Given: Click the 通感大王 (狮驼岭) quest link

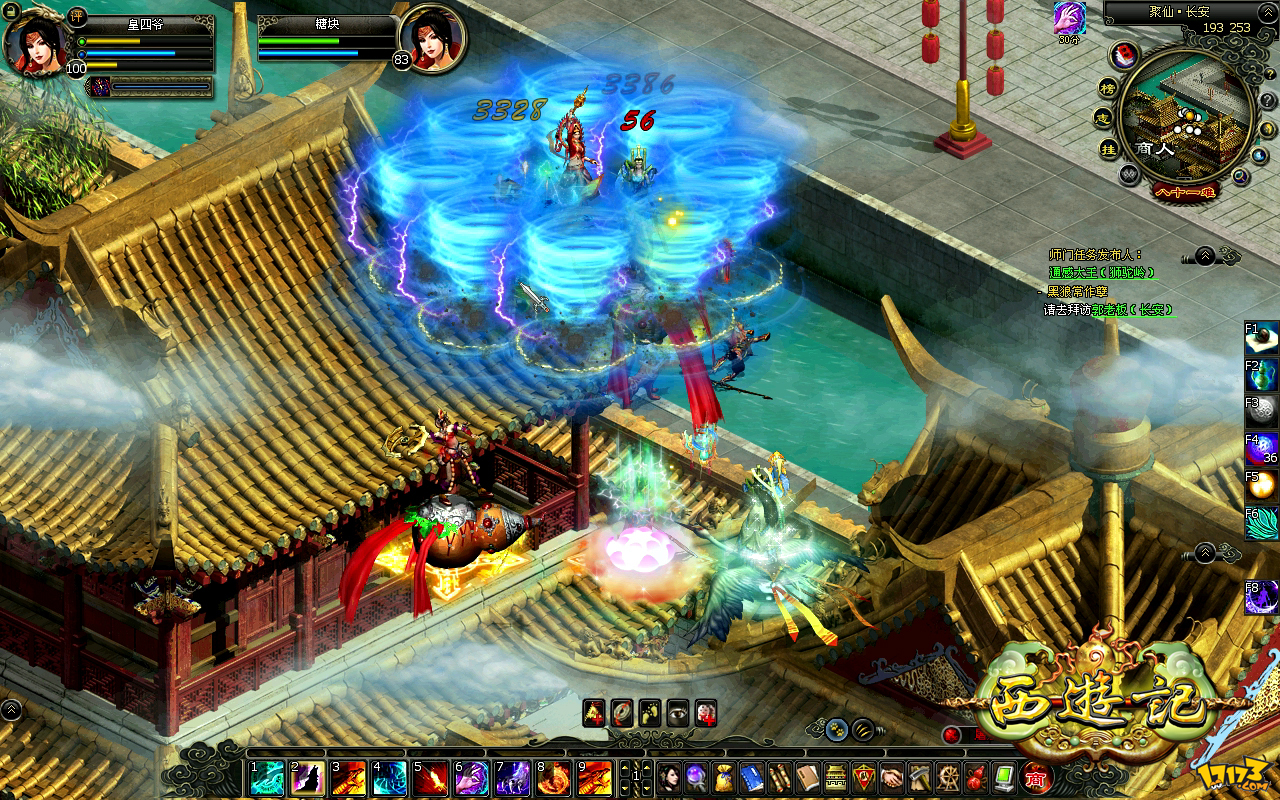Looking at the screenshot, I should click(x=1102, y=272).
